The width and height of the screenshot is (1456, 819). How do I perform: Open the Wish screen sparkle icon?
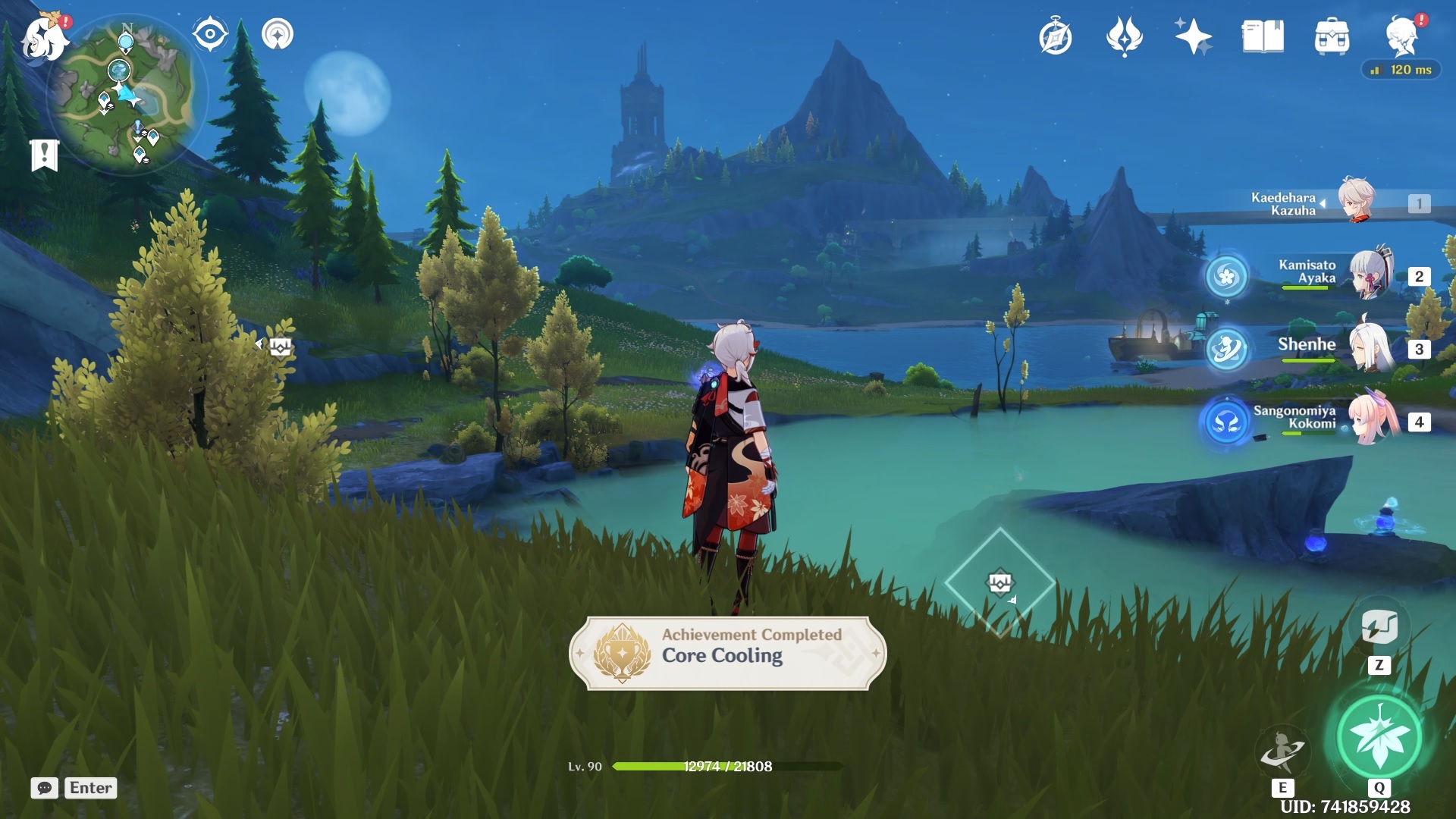[1193, 35]
